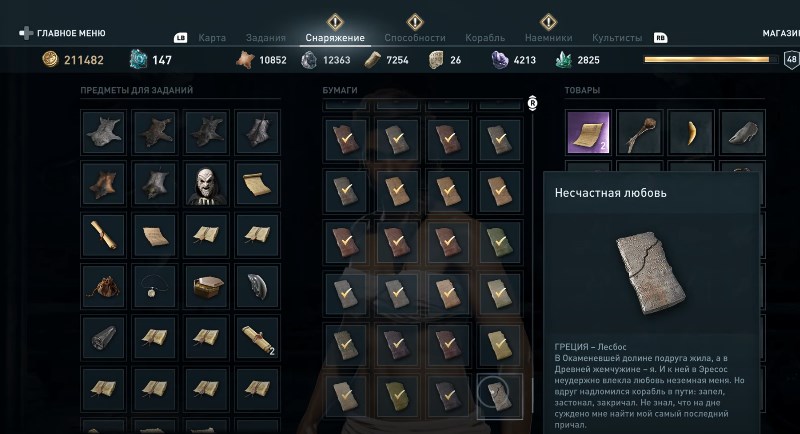Pick the wooden box quest item
The height and width of the screenshot is (434, 800).
point(206,288)
